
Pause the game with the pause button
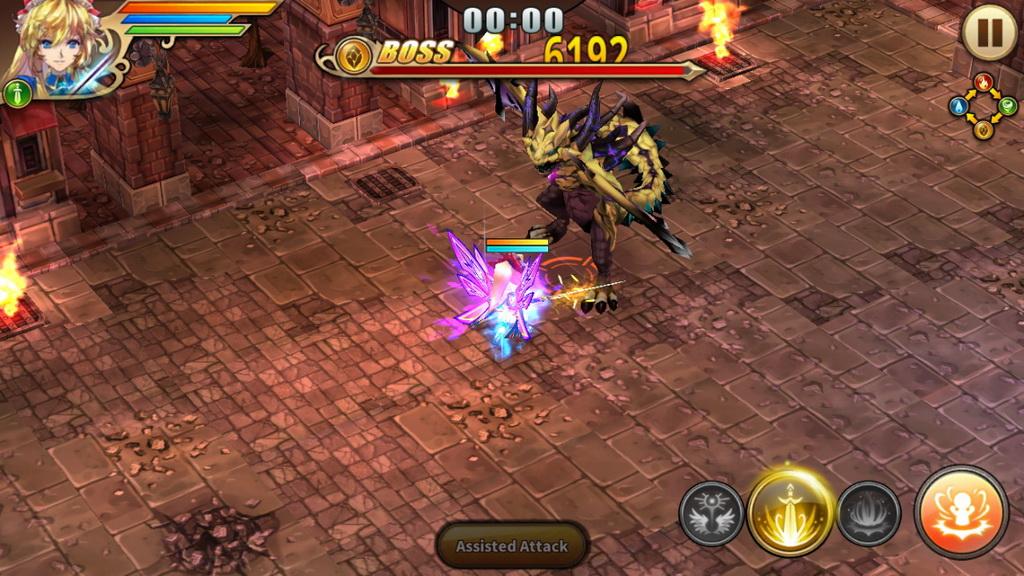point(989,32)
